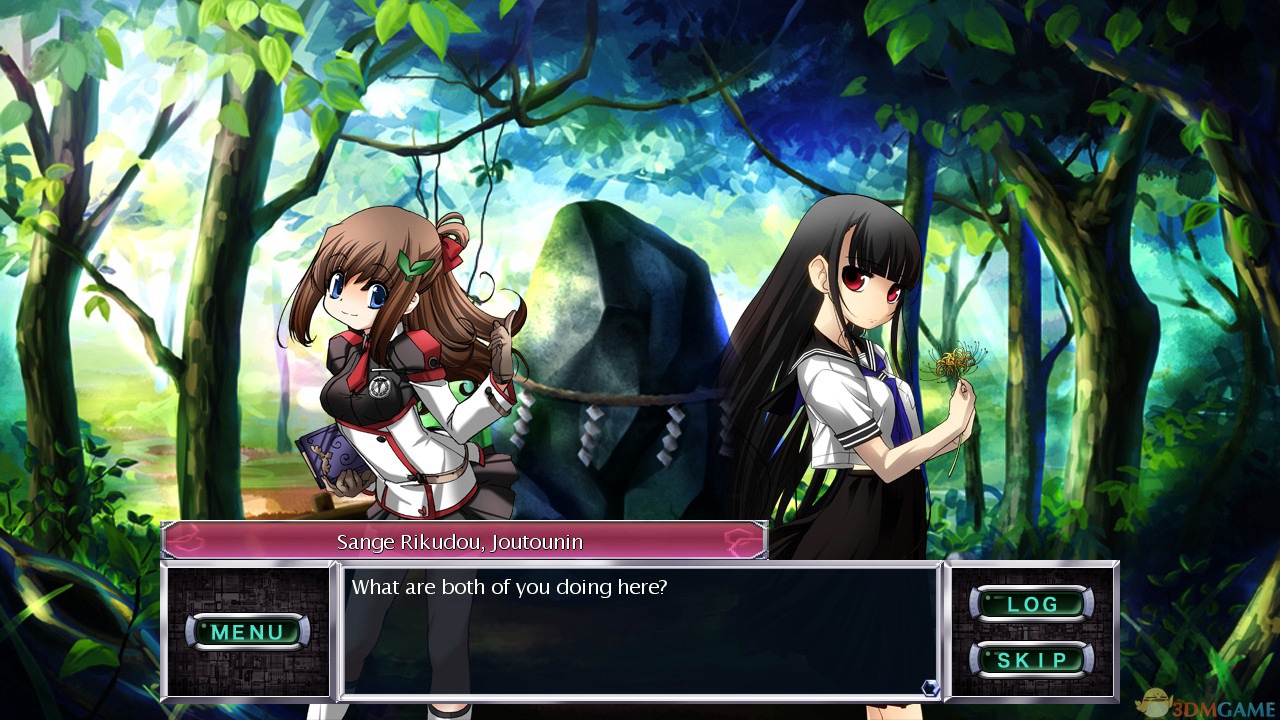Activate the SKIP button
Image resolution: width=1280 pixels, height=720 pixels.
point(1031,660)
